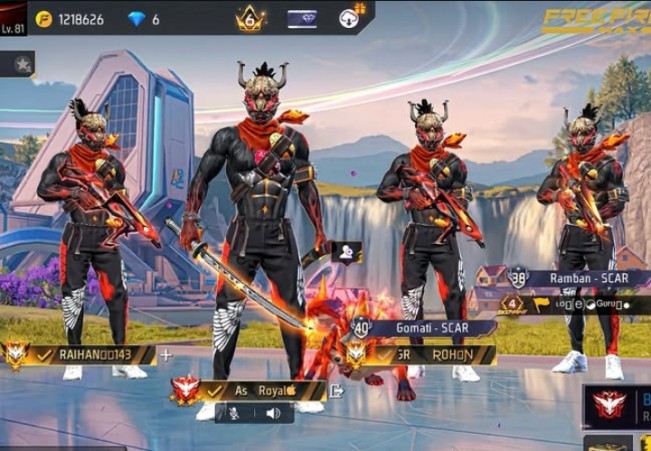Open the rank emblem panel with red badge

coord(610,405)
